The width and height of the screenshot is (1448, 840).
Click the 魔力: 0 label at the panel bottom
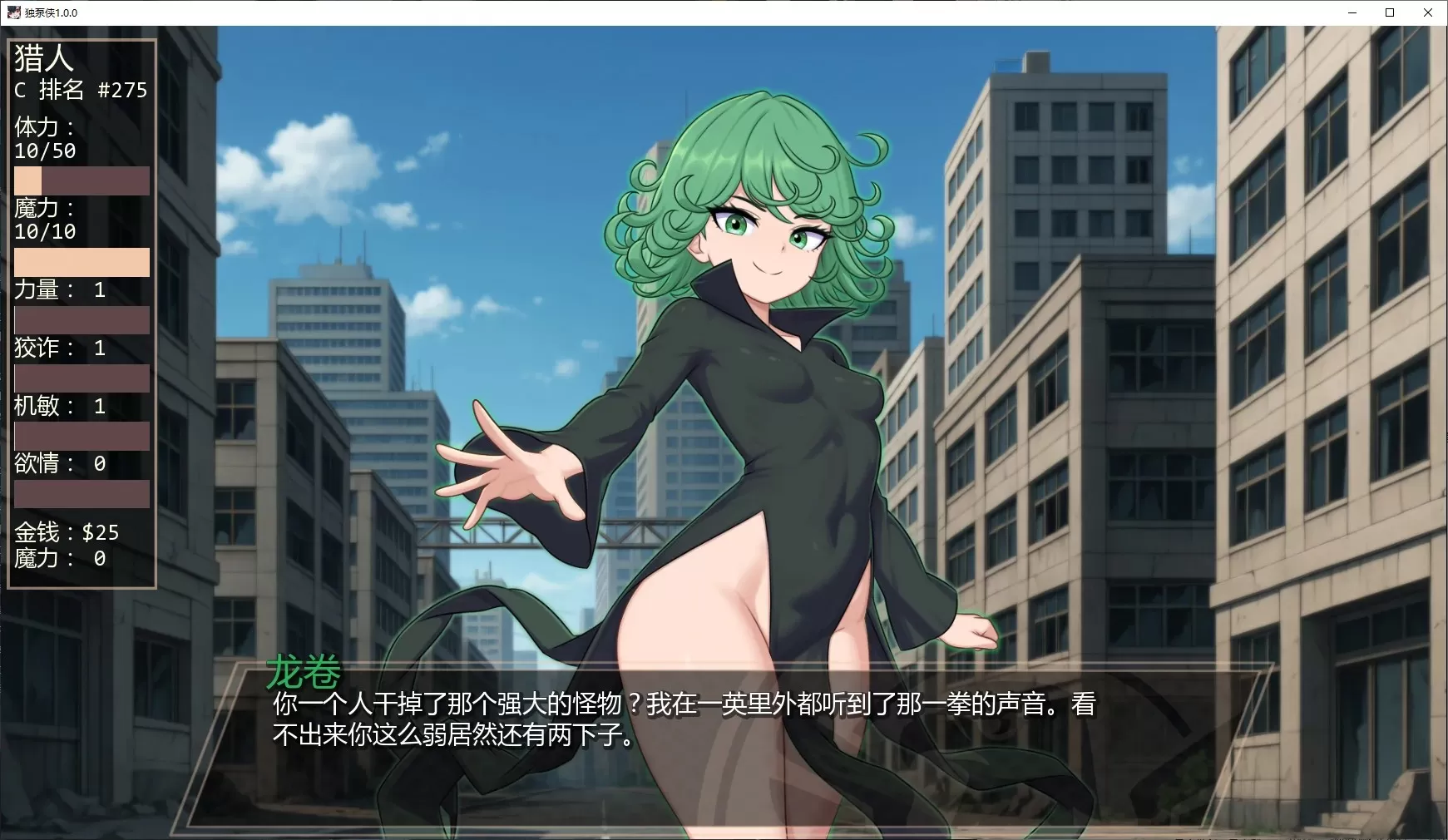click(58, 559)
